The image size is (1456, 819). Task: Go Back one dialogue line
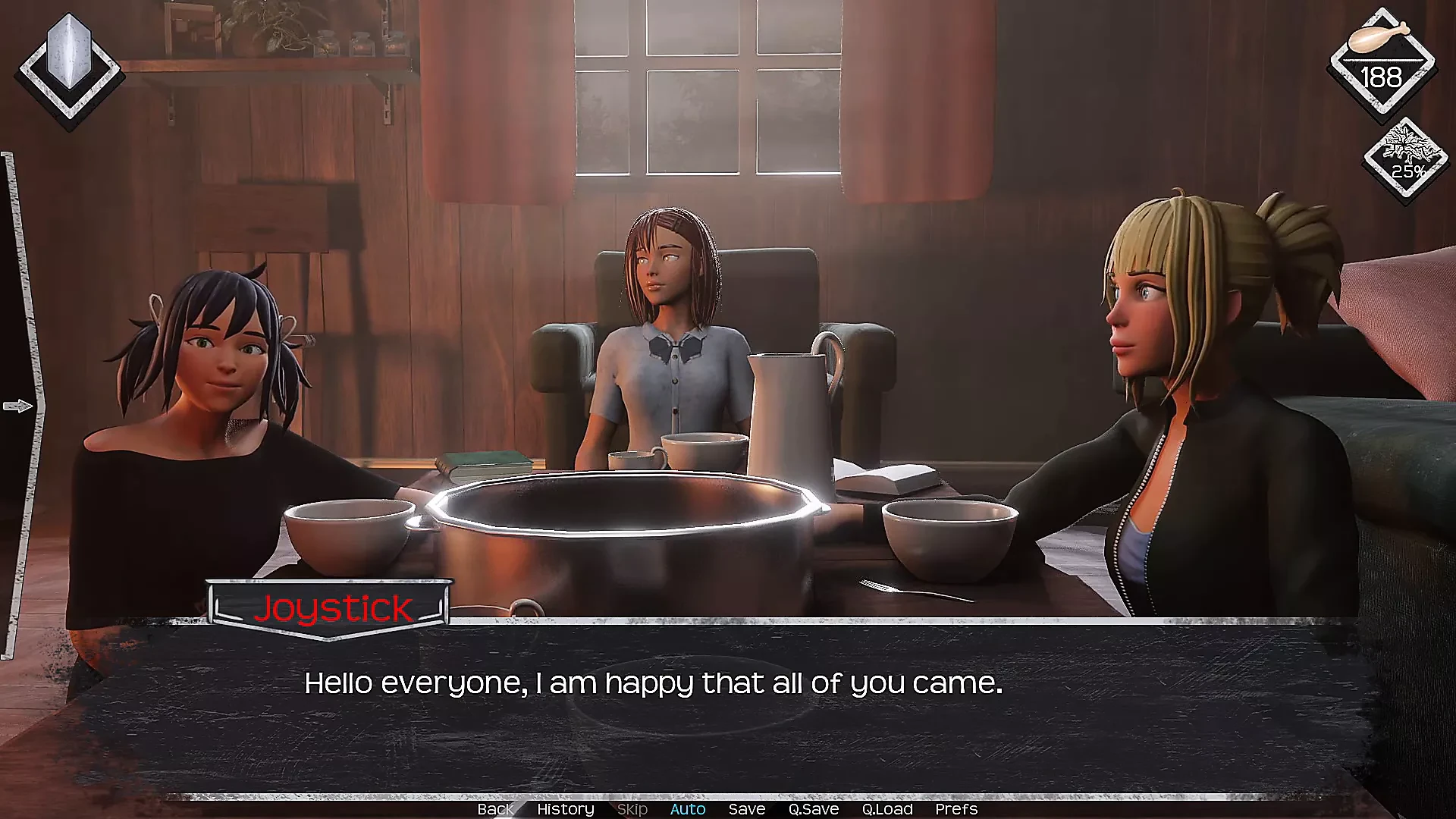point(495,809)
